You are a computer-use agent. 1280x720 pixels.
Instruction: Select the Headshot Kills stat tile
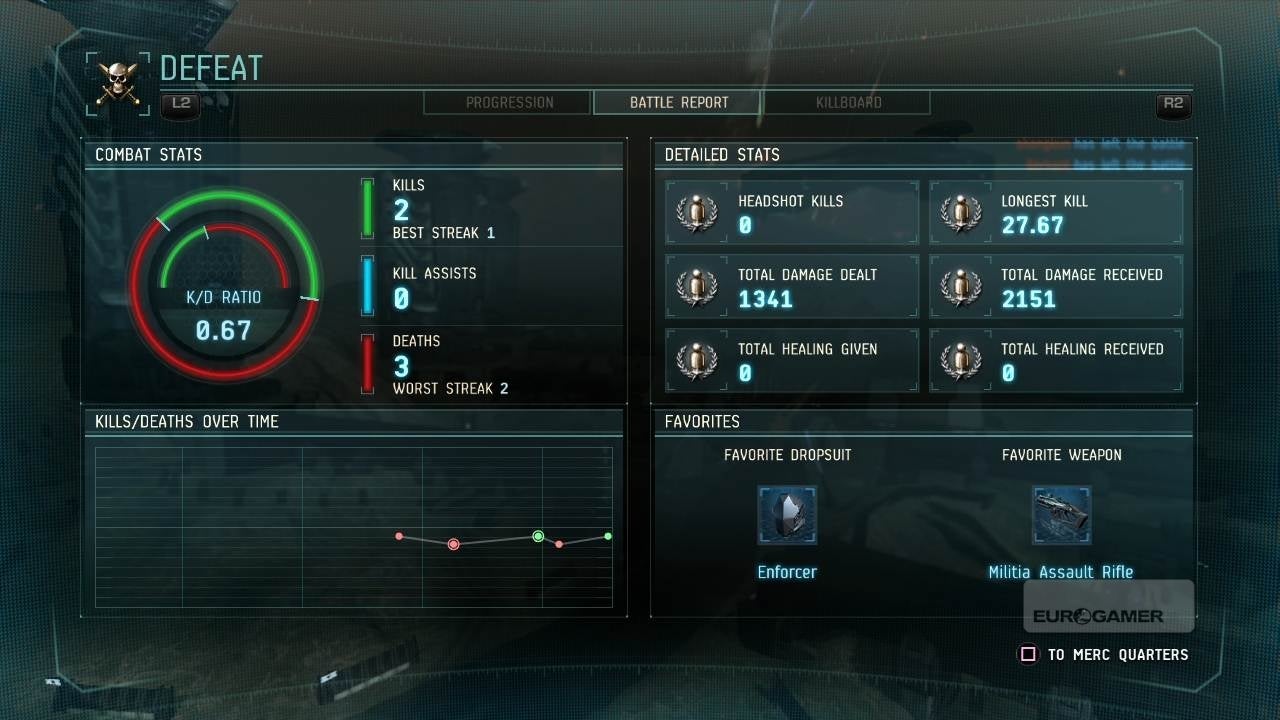point(793,213)
